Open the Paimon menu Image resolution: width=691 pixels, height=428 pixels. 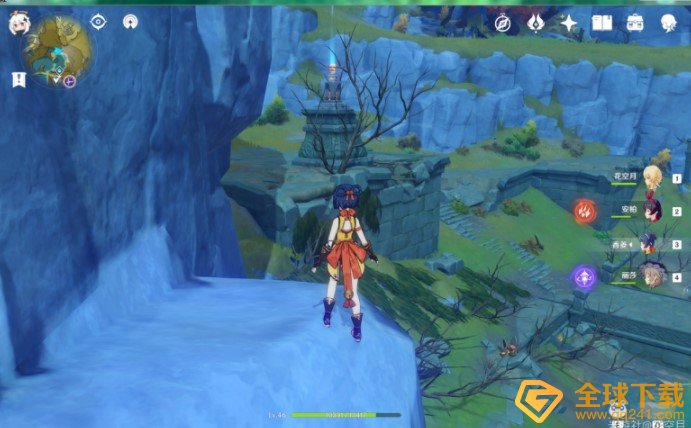[19, 24]
